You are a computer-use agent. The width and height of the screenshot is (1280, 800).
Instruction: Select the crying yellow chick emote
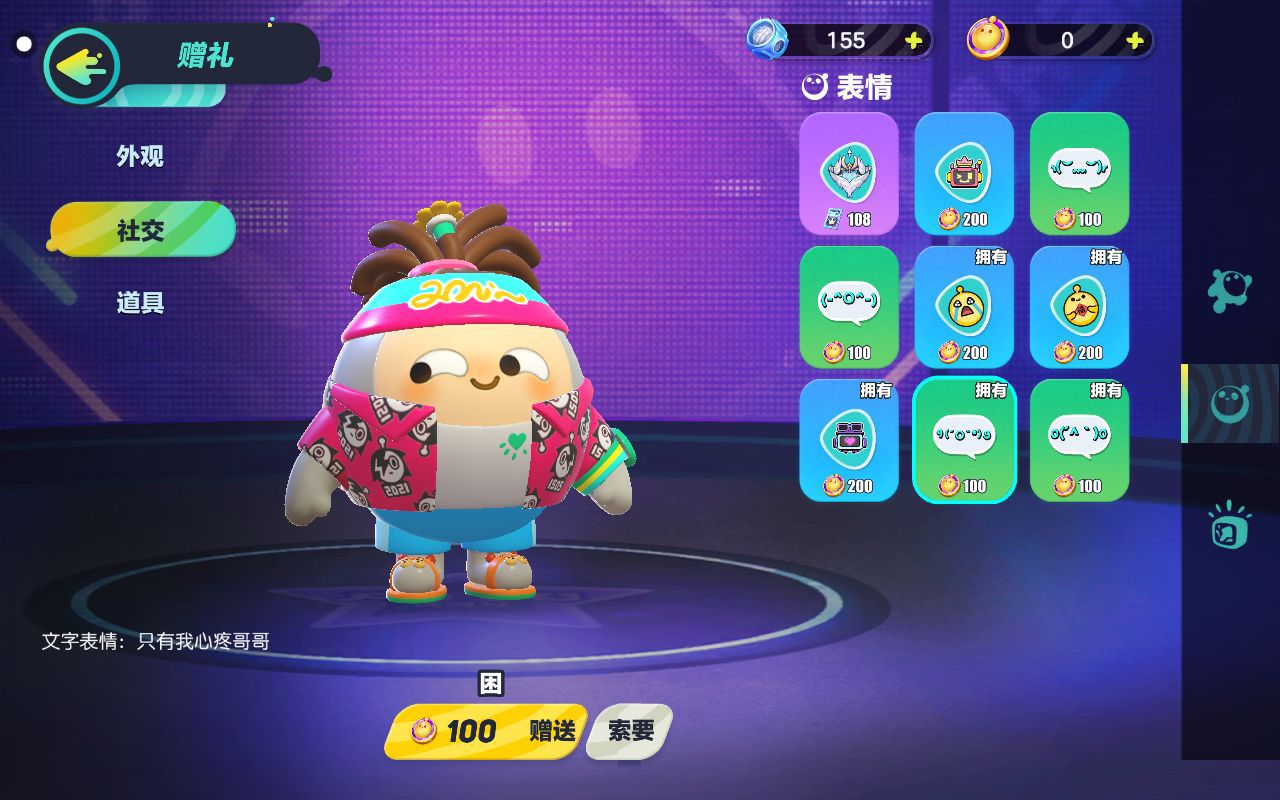click(x=964, y=306)
